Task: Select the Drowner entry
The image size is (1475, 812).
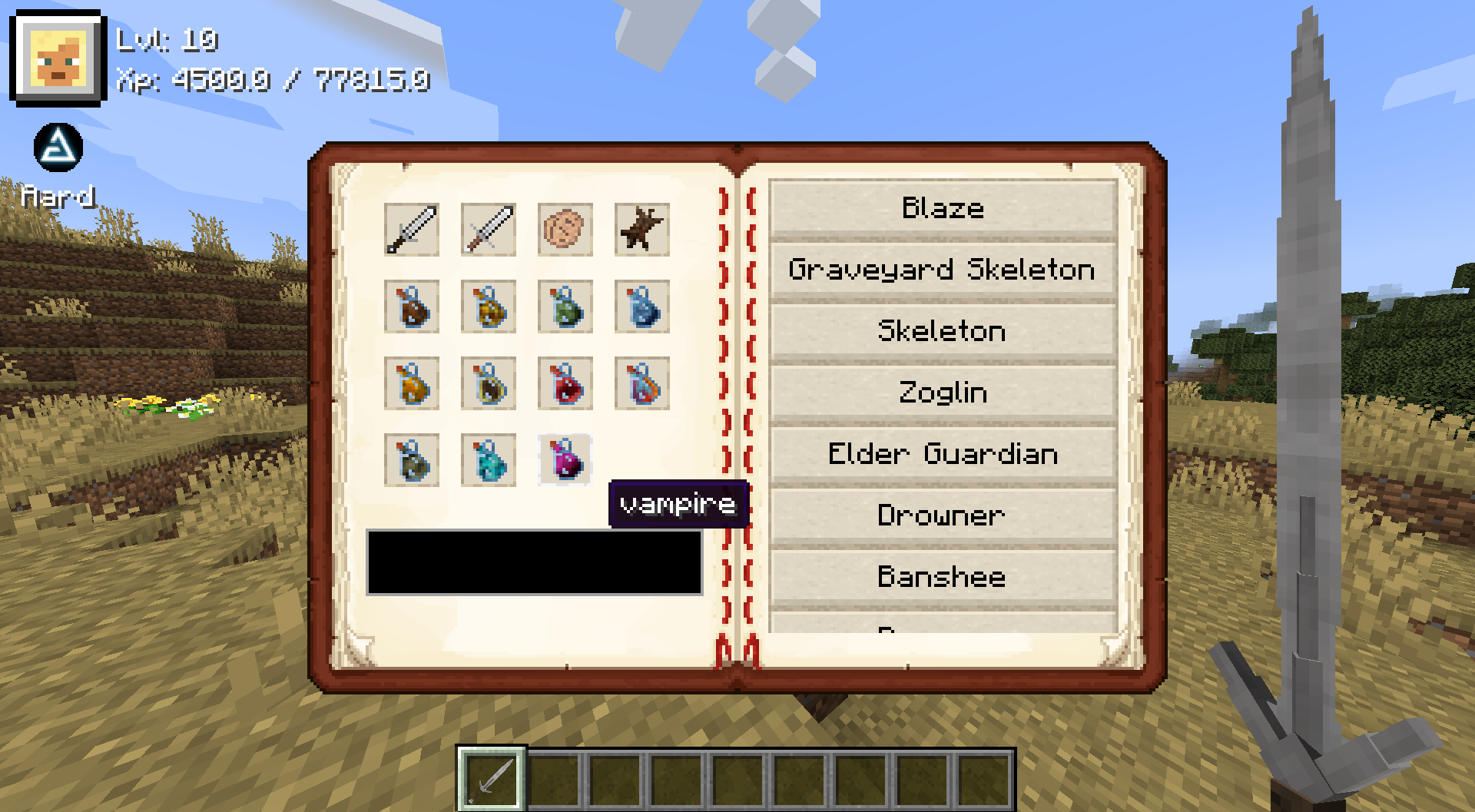Action: pyautogui.click(x=943, y=515)
